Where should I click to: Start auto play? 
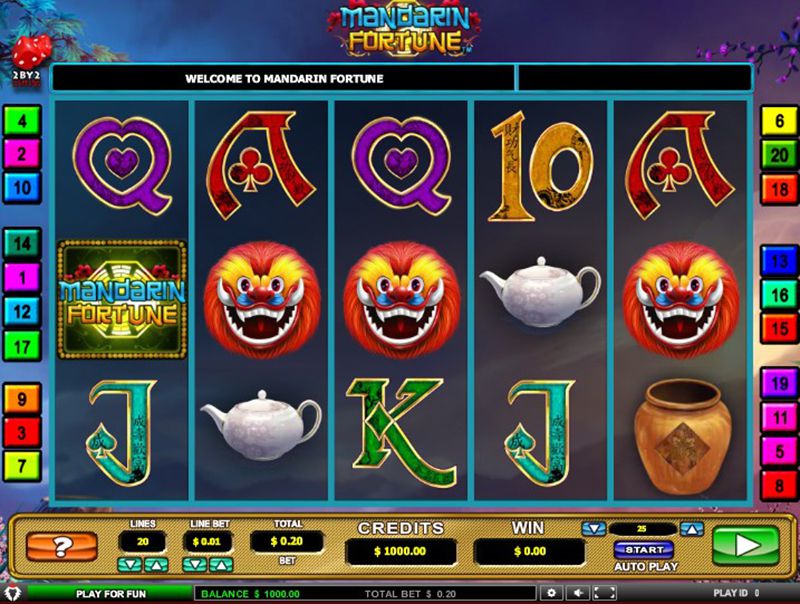point(643,549)
